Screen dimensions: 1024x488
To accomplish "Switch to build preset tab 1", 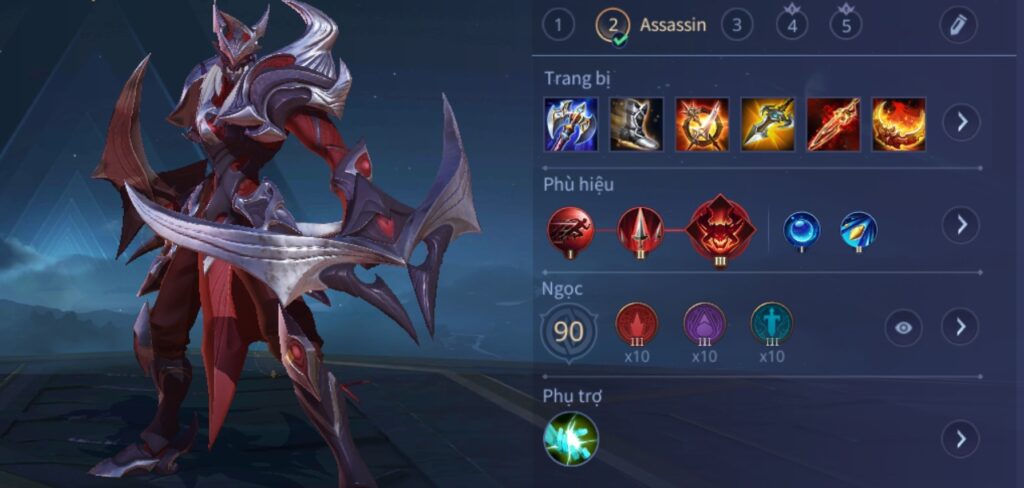I will point(558,25).
